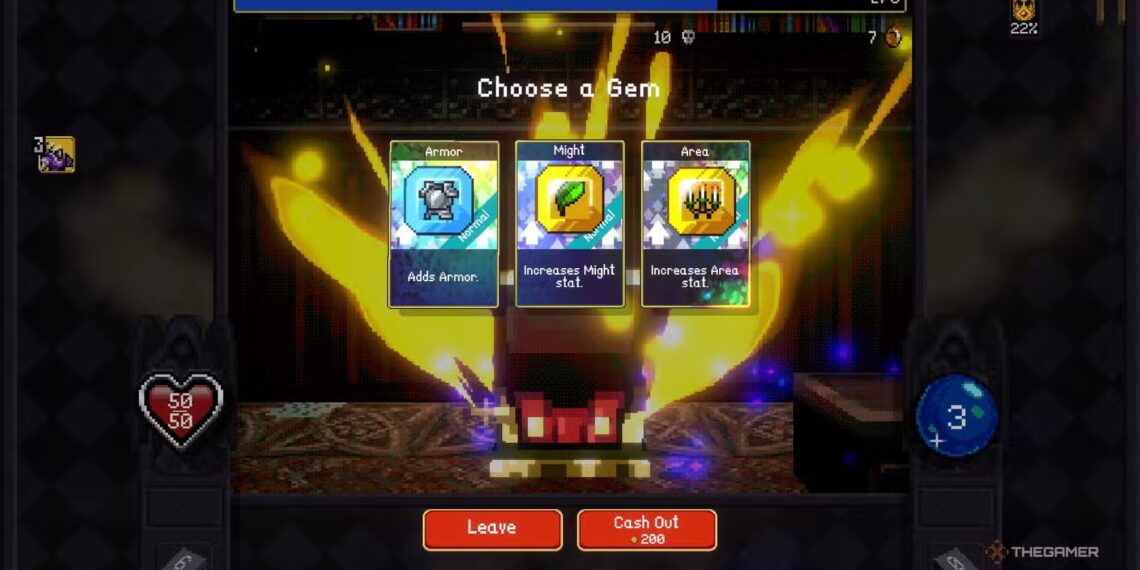Viewport: 1140px width, 570px height.
Task: Pick the Area gem card
Action: pos(695,223)
